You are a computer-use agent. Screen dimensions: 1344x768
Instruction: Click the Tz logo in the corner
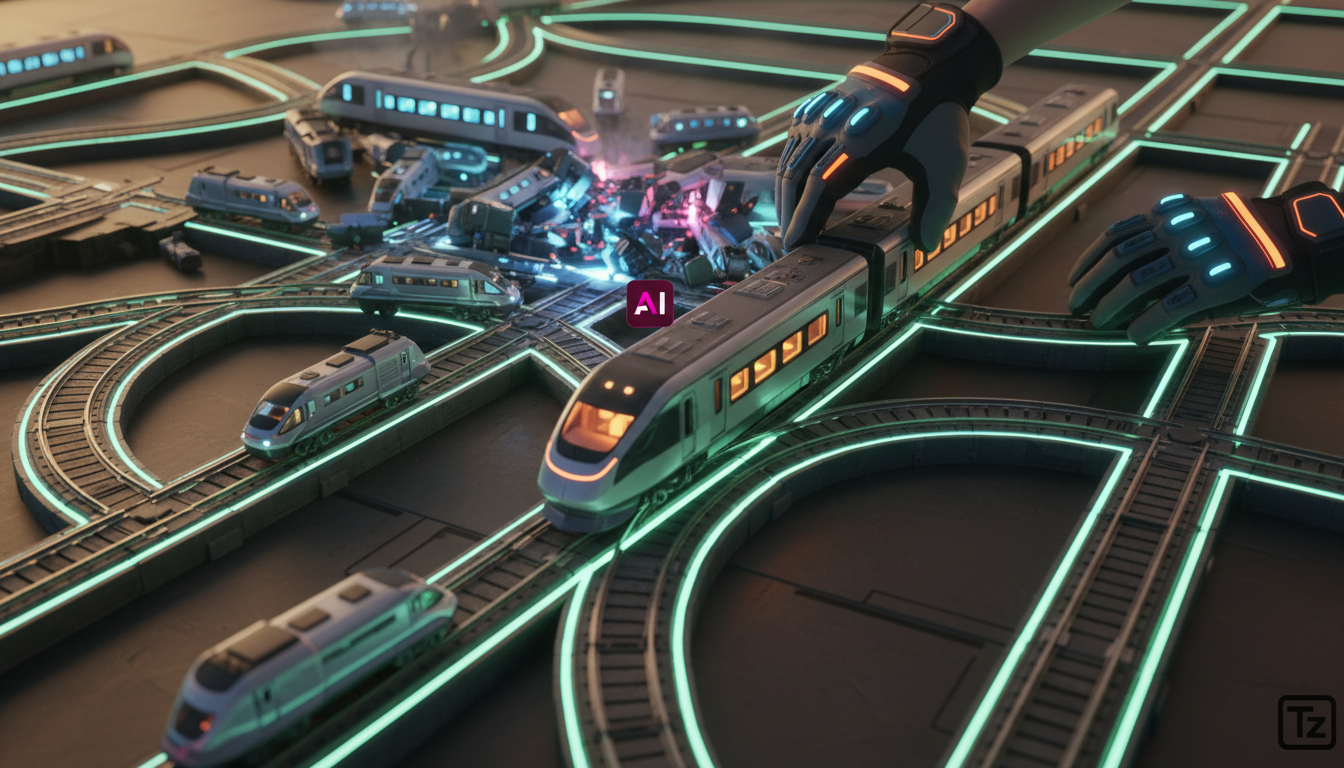coord(1306,722)
